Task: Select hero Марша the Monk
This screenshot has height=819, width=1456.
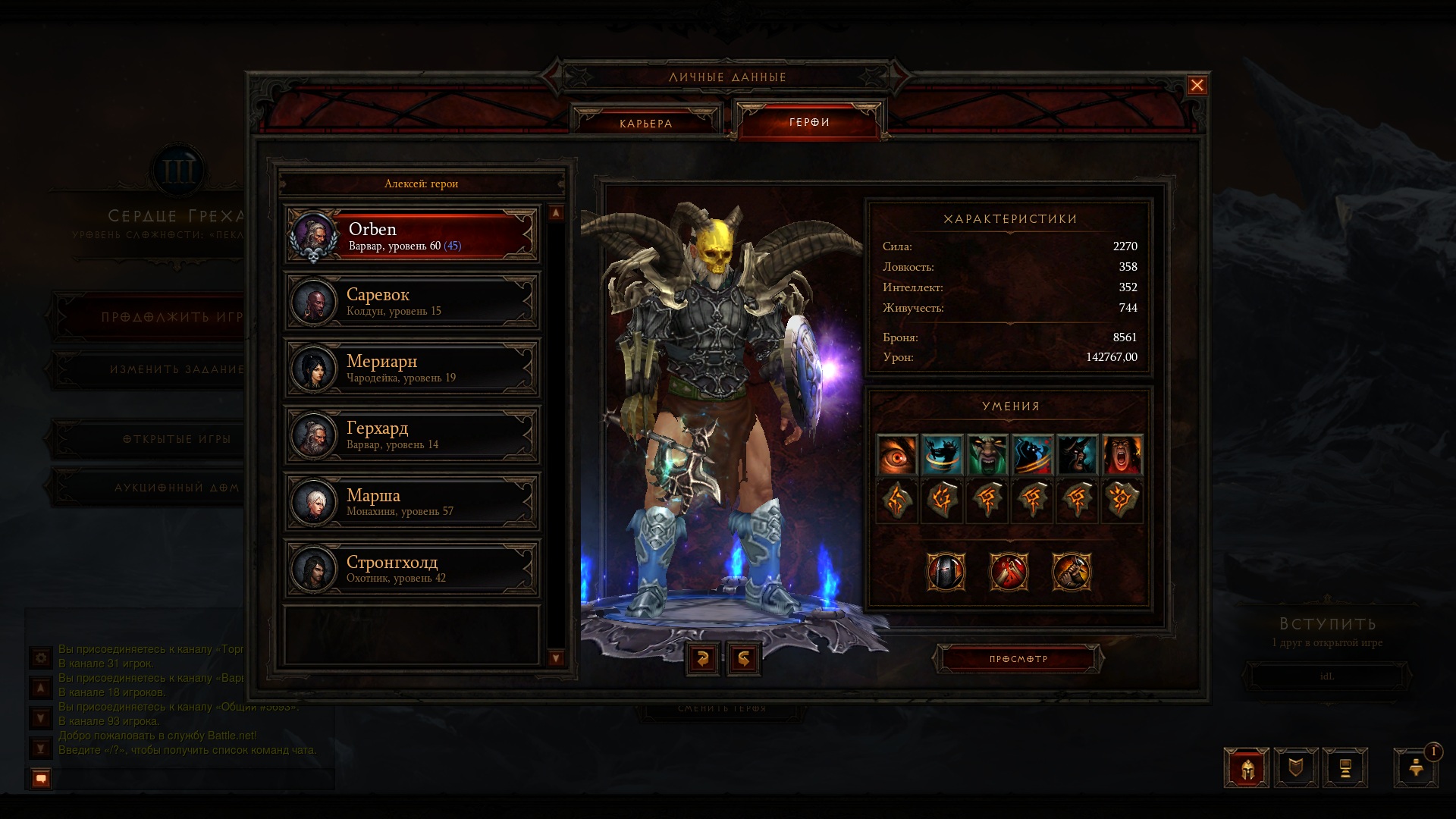Action: click(x=412, y=502)
